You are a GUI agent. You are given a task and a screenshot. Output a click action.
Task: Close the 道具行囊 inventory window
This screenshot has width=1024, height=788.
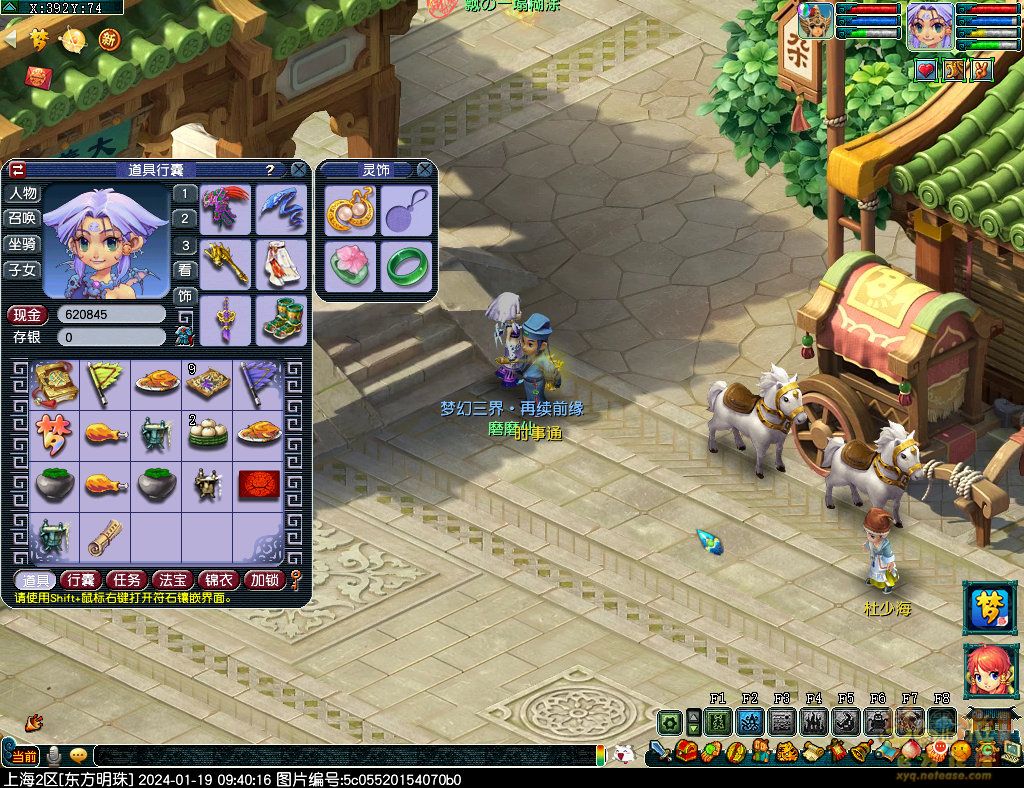(298, 170)
